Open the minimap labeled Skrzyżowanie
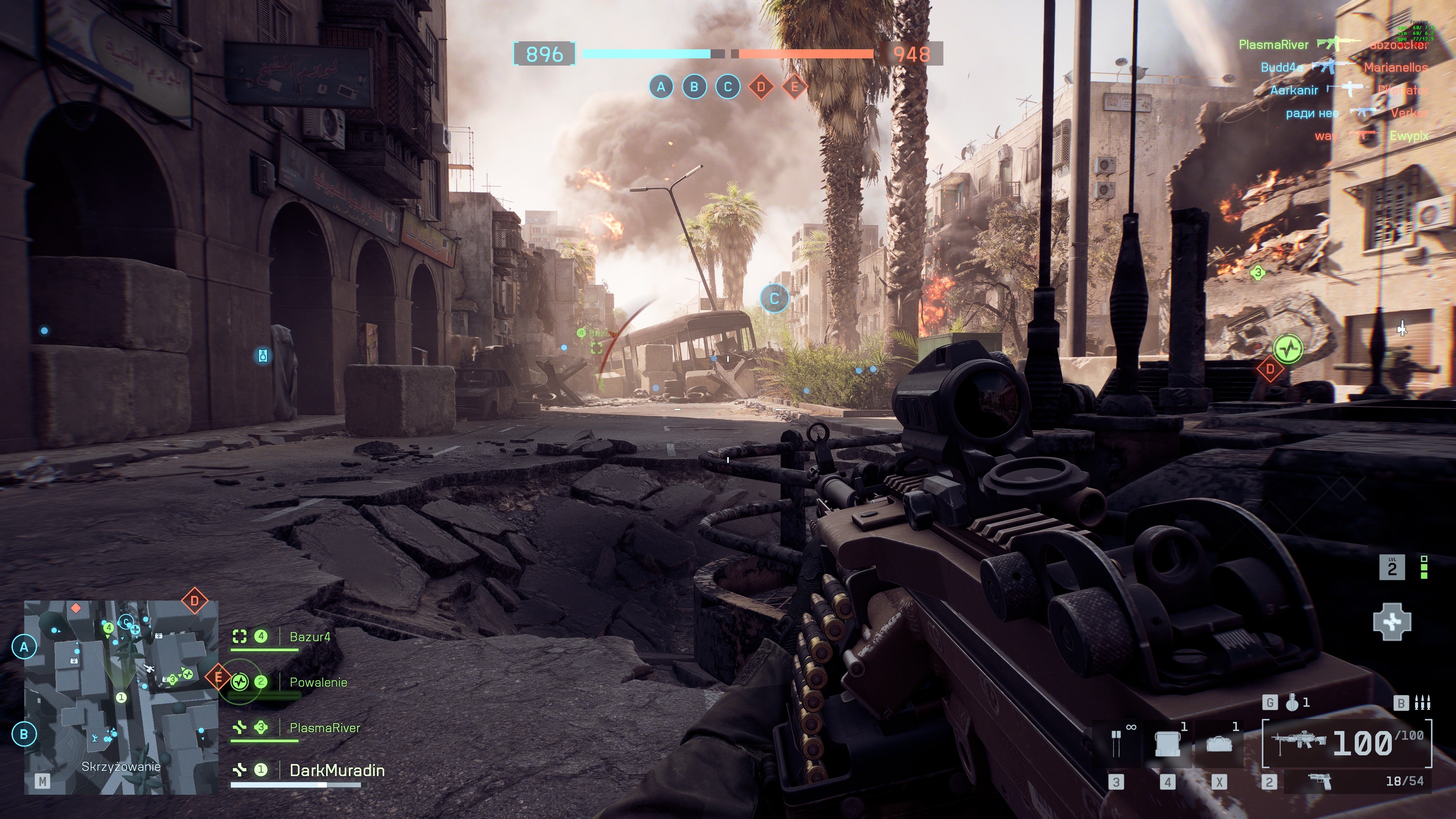Screen dimensions: 1456x819 coord(121,698)
